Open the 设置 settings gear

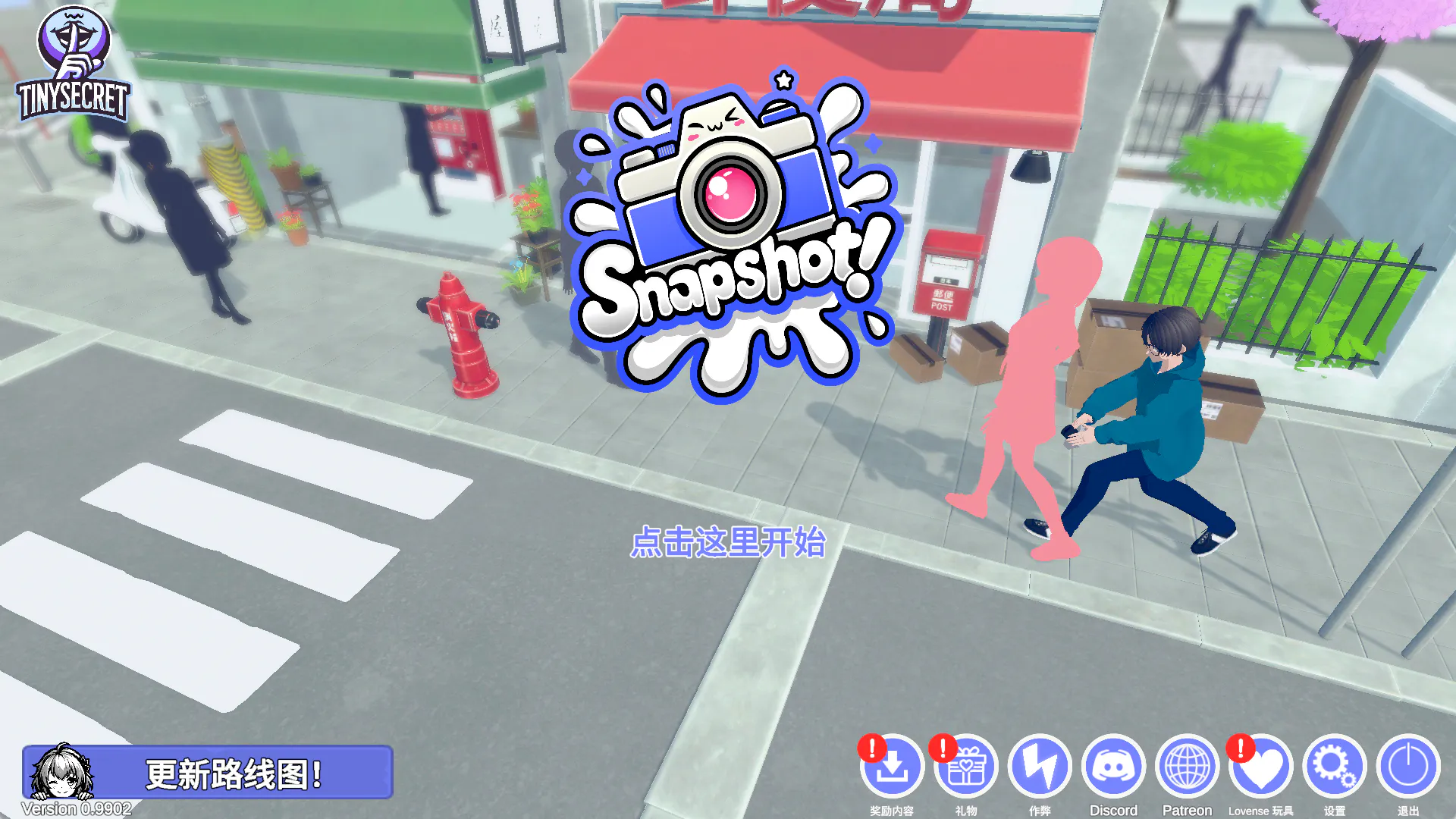click(x=1334, y=767)
